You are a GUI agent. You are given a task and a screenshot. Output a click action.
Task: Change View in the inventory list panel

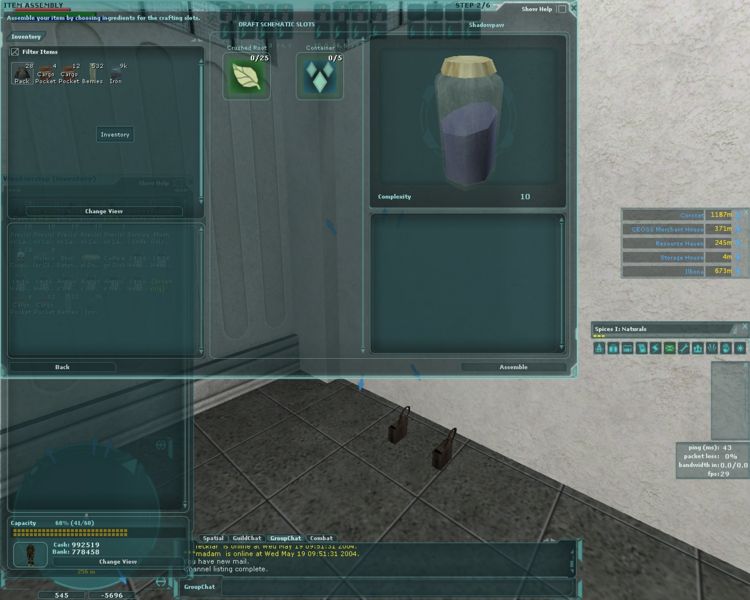click(104, 211)
